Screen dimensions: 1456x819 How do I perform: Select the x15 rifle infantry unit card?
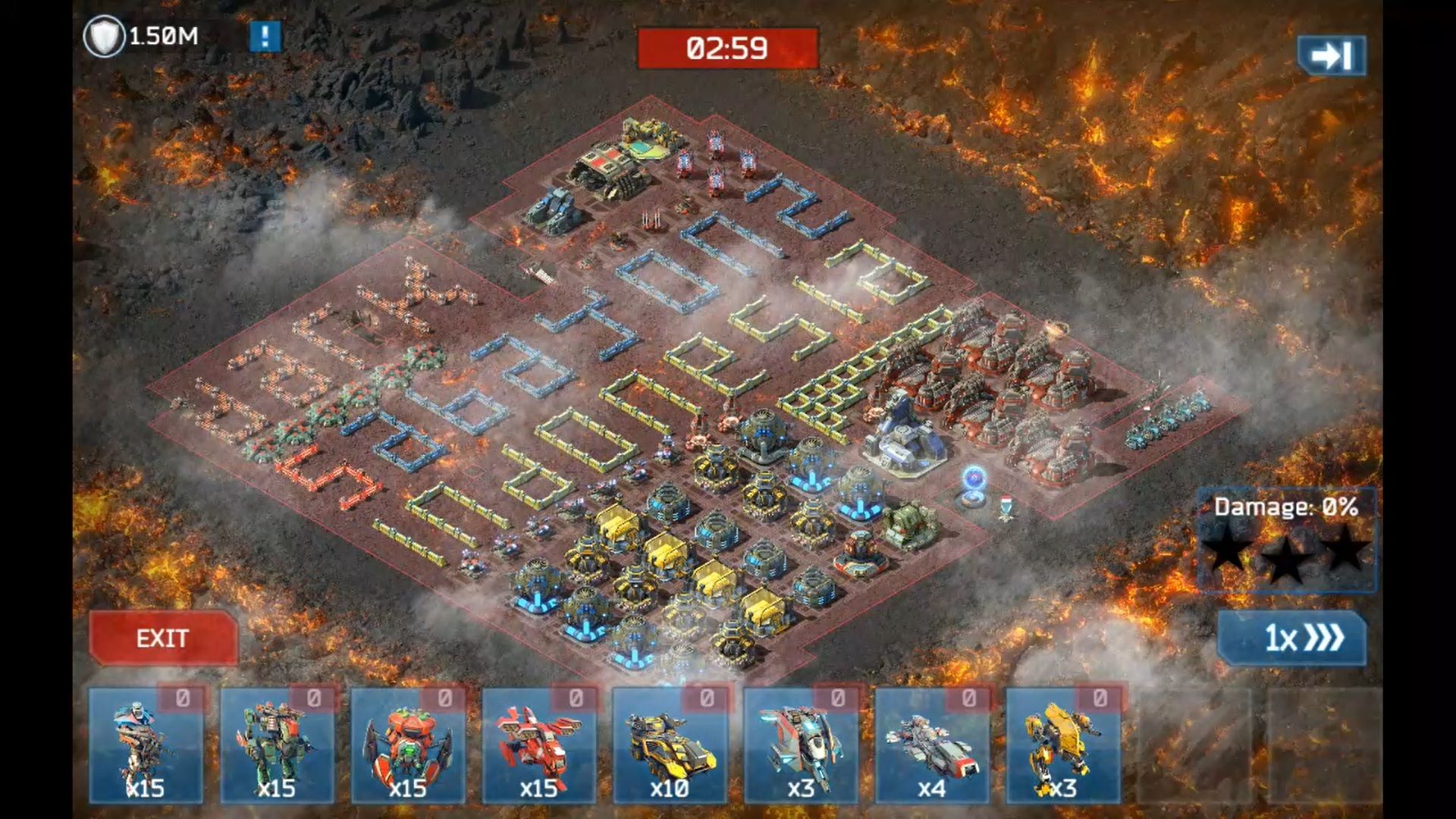click(x=146, y=745)
